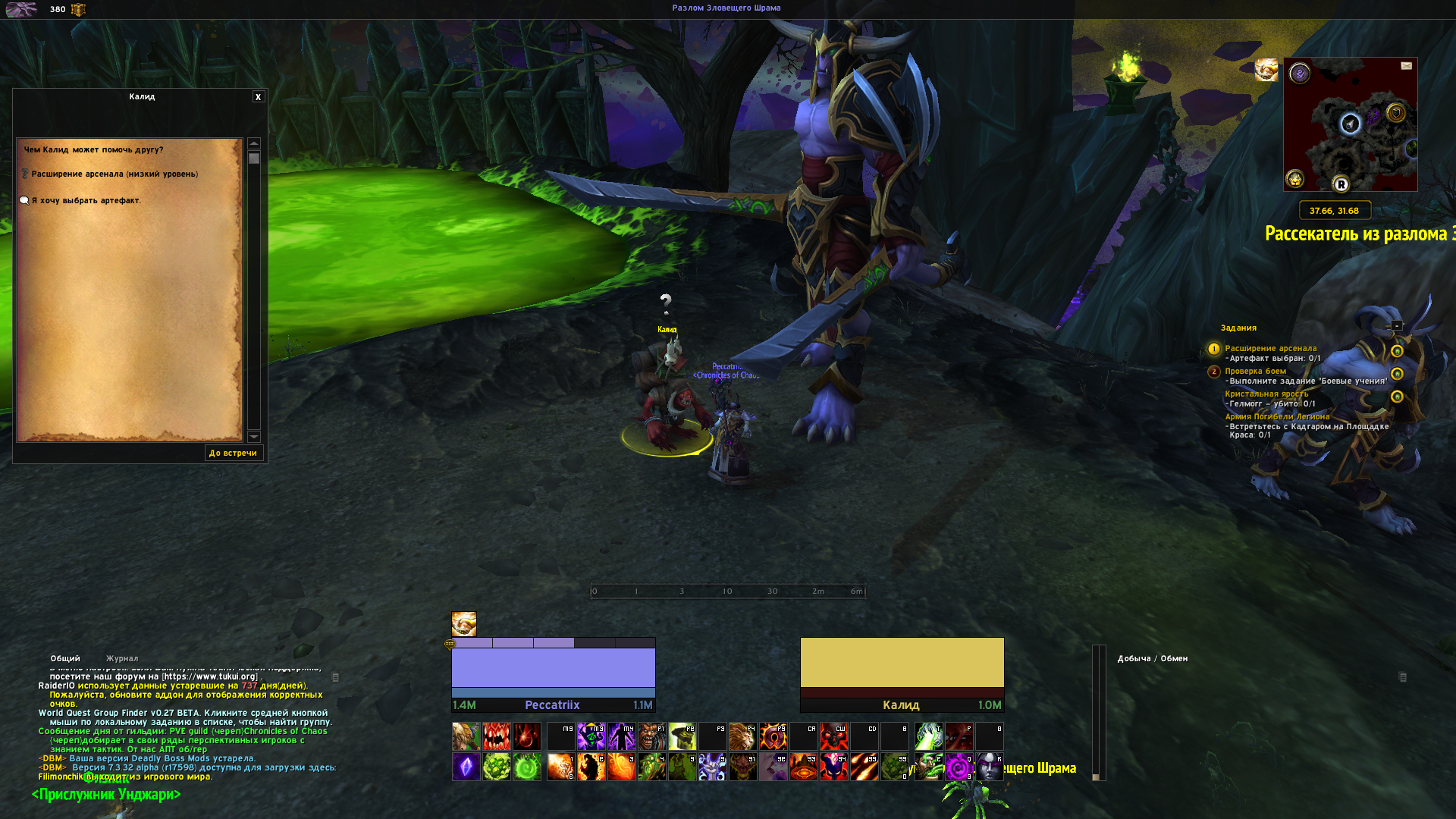Switch to the Журнал chat tab
Viewport: 1456px width, 819px height.
(x=122, y=659)
